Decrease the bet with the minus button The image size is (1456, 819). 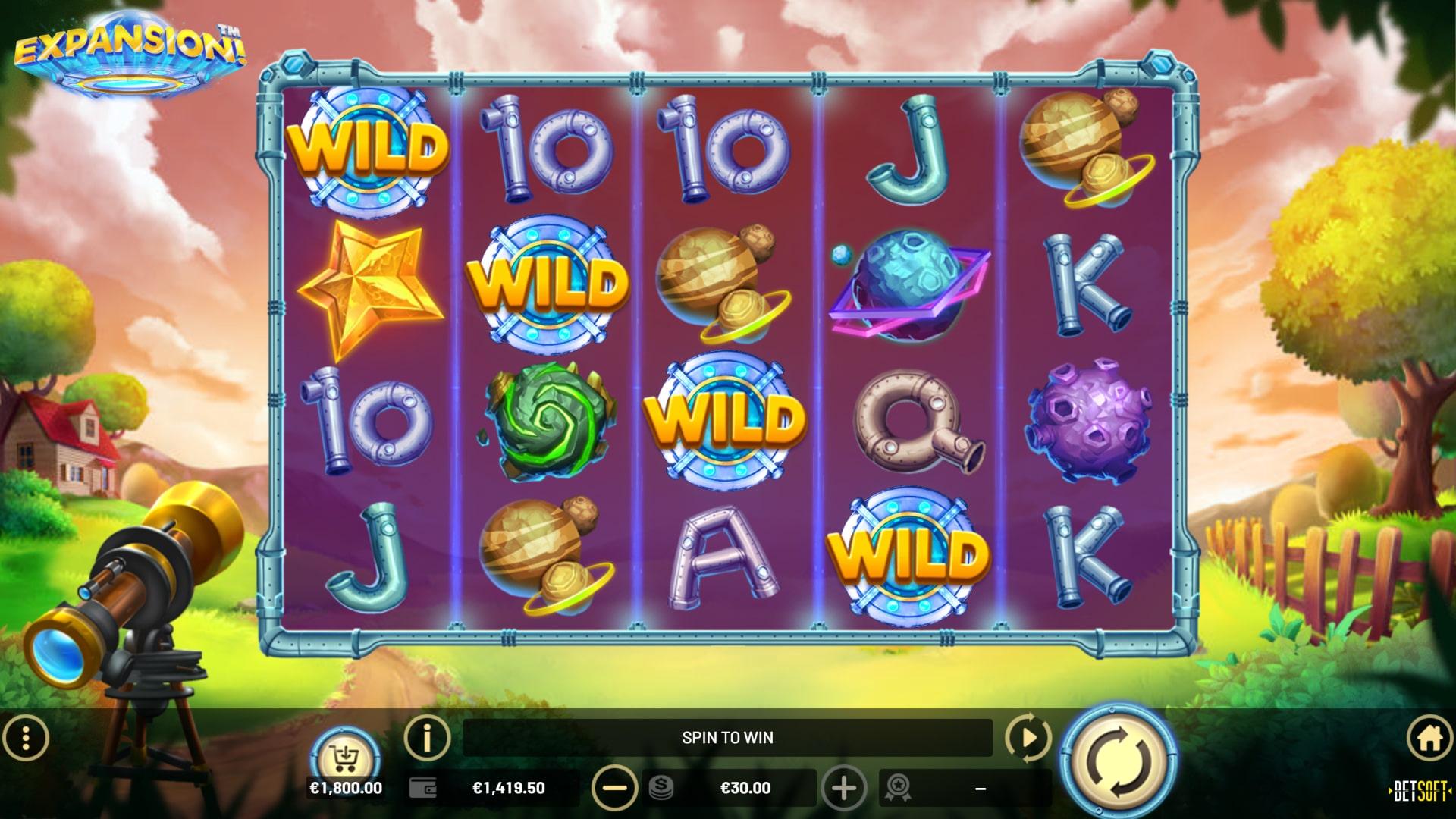(614, 788)
